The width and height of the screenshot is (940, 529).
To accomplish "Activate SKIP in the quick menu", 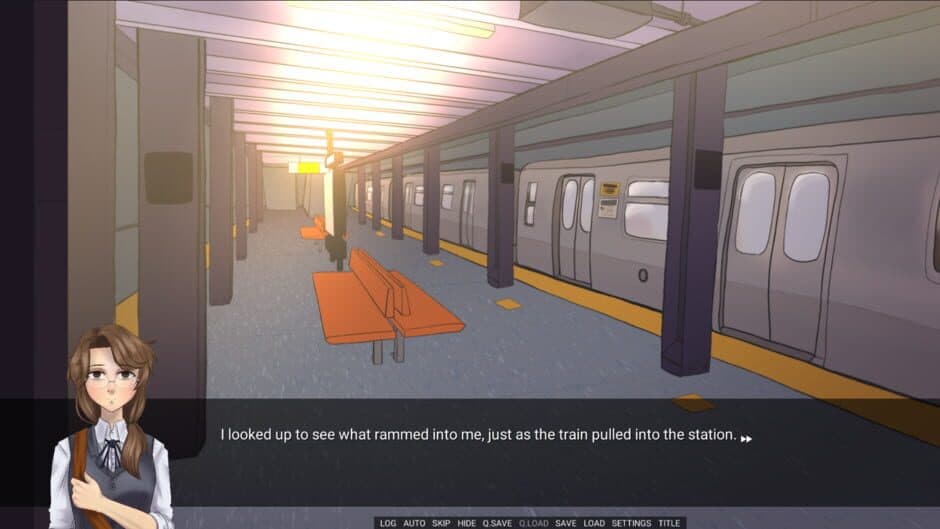I will click(x=441, y=523).
